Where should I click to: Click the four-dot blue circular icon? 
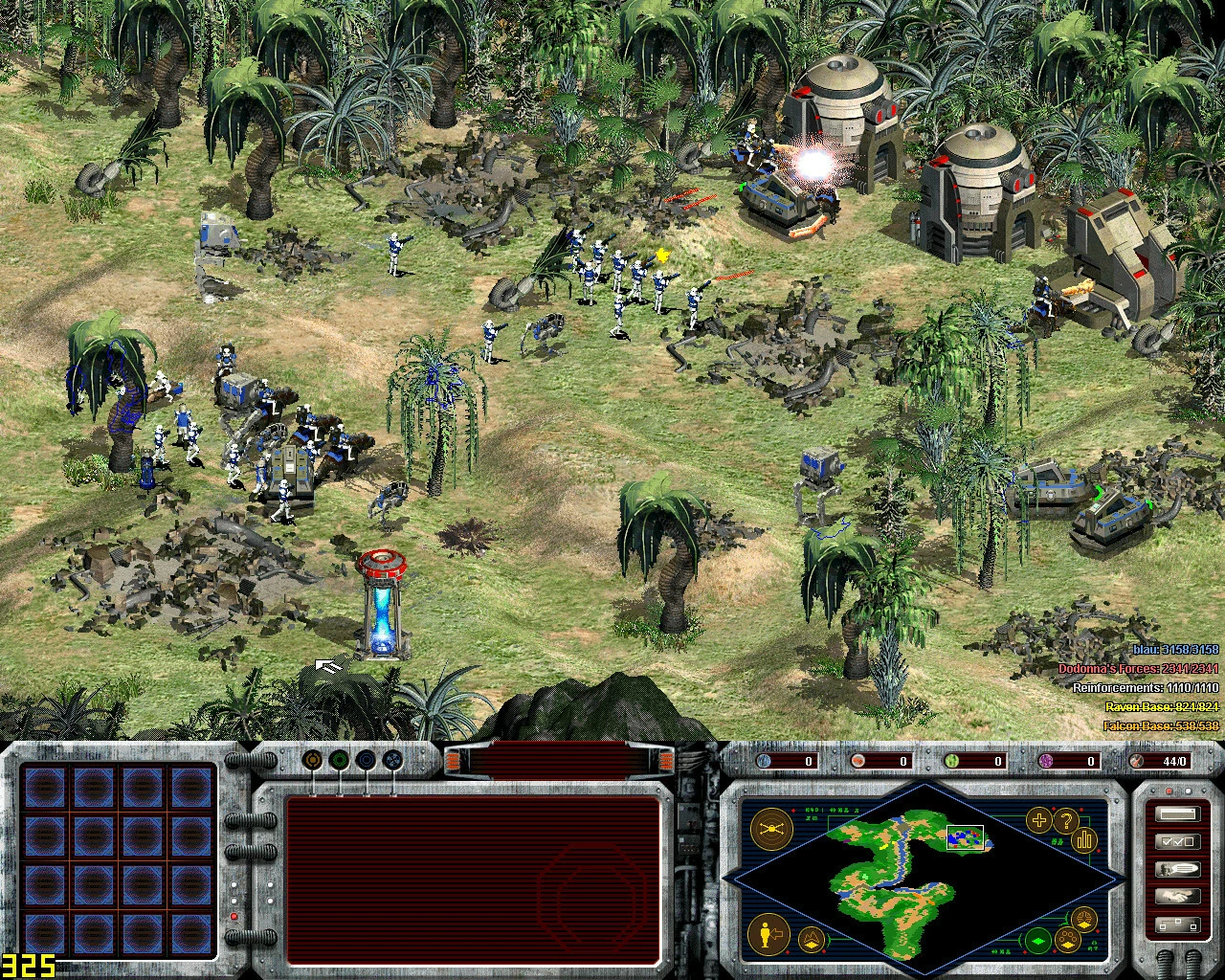(x=392, y=760)
